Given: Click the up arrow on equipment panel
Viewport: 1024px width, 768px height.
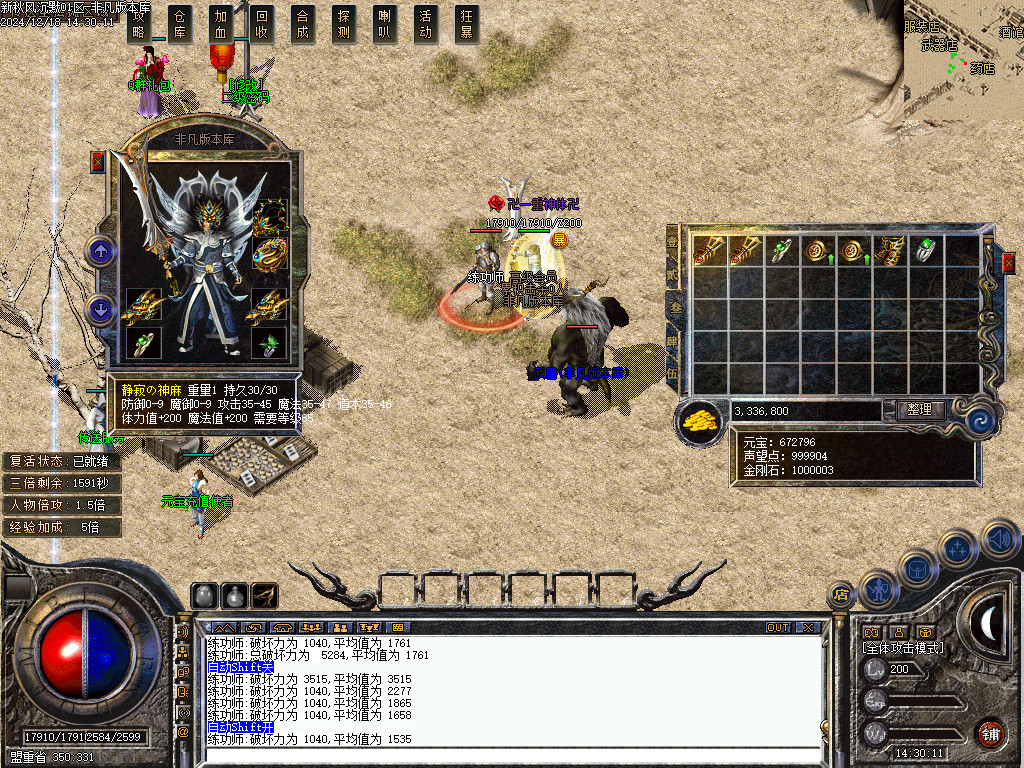Looking at the screenshot, I should click(101, 250).
